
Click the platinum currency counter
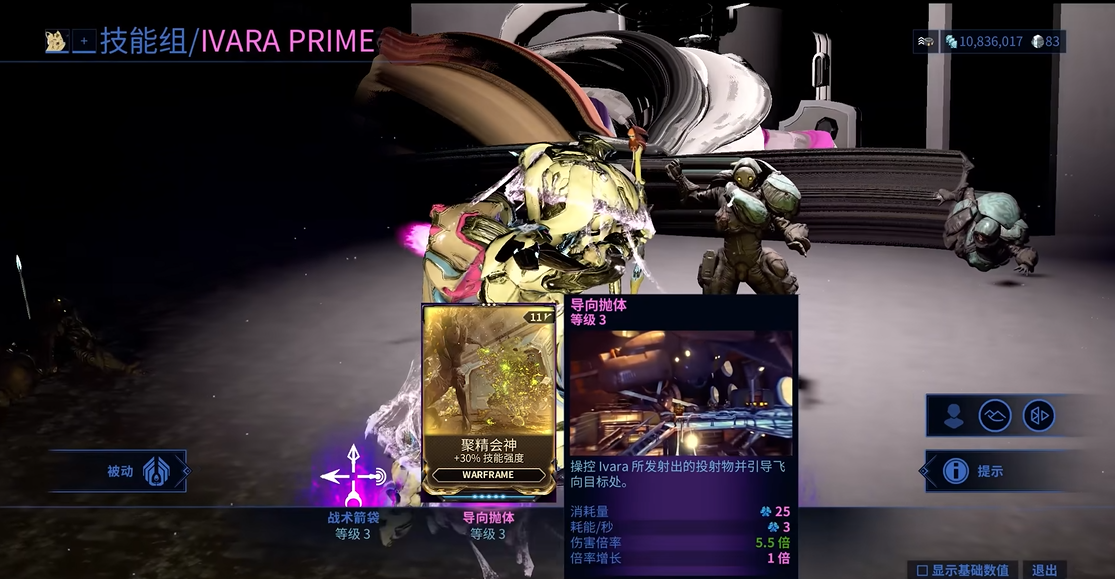(x=1047, y=42)
